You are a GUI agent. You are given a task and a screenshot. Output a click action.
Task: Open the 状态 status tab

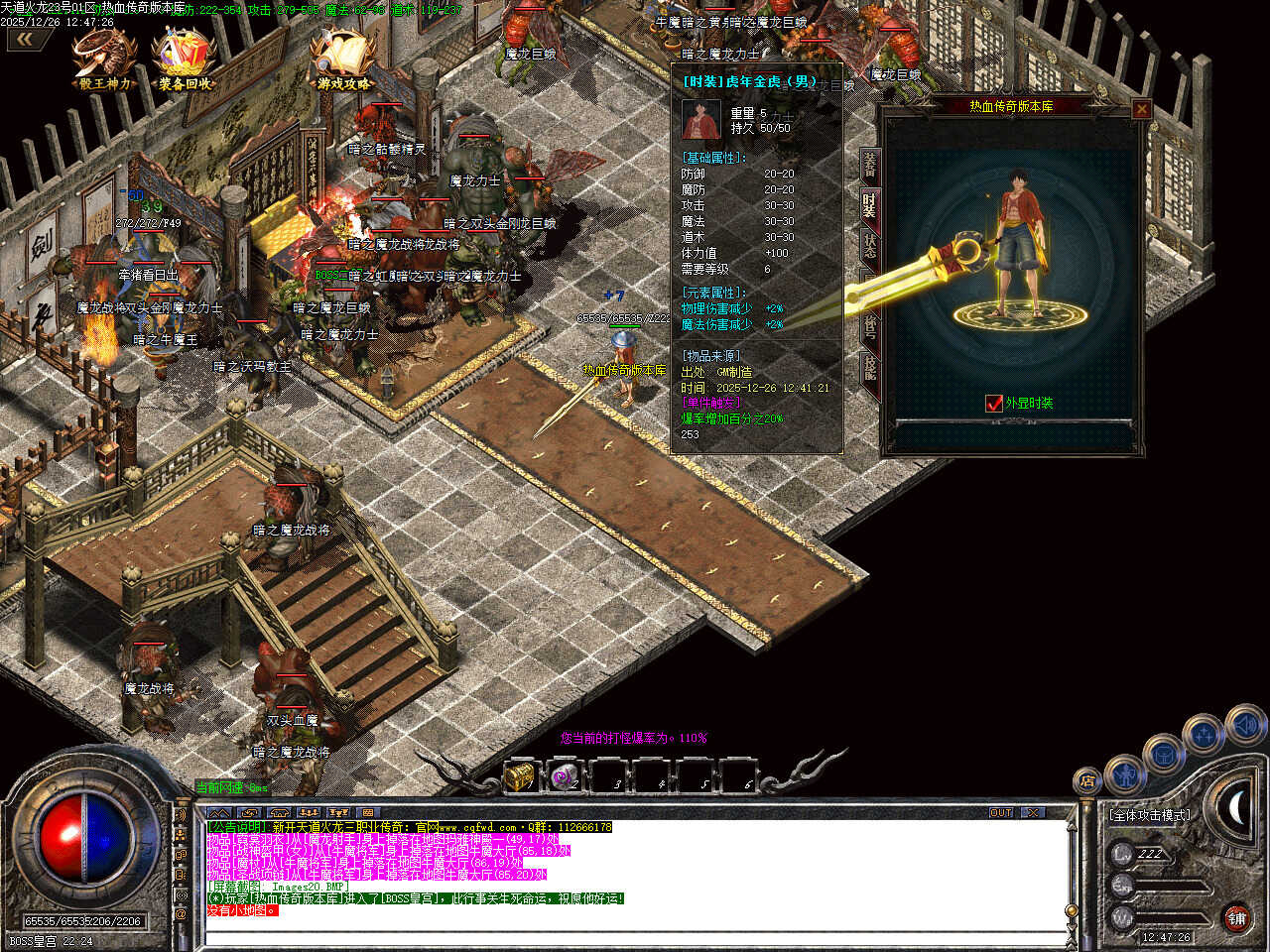[x=870, y=245]
